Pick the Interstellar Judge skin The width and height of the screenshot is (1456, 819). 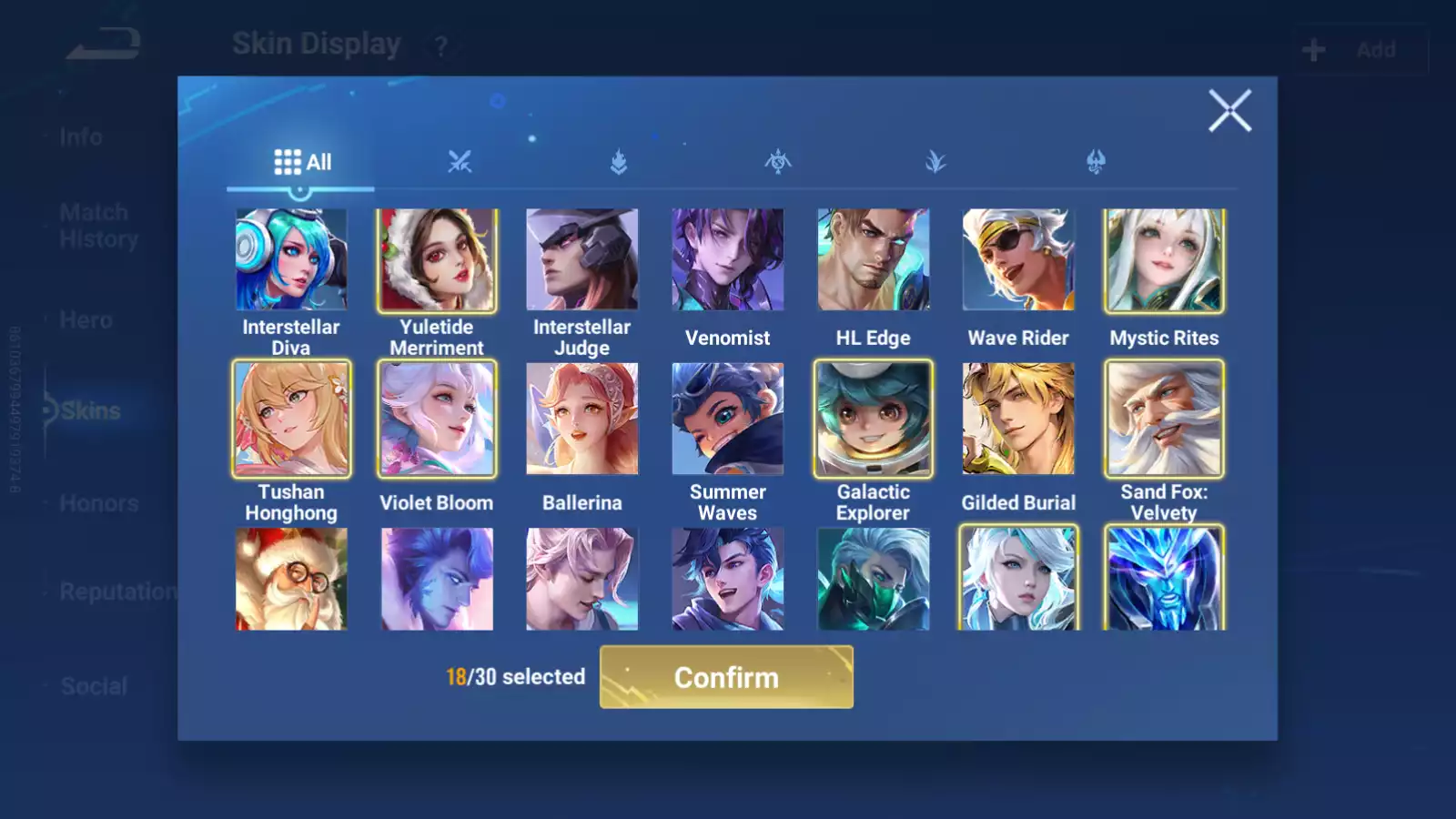point(582,260)
